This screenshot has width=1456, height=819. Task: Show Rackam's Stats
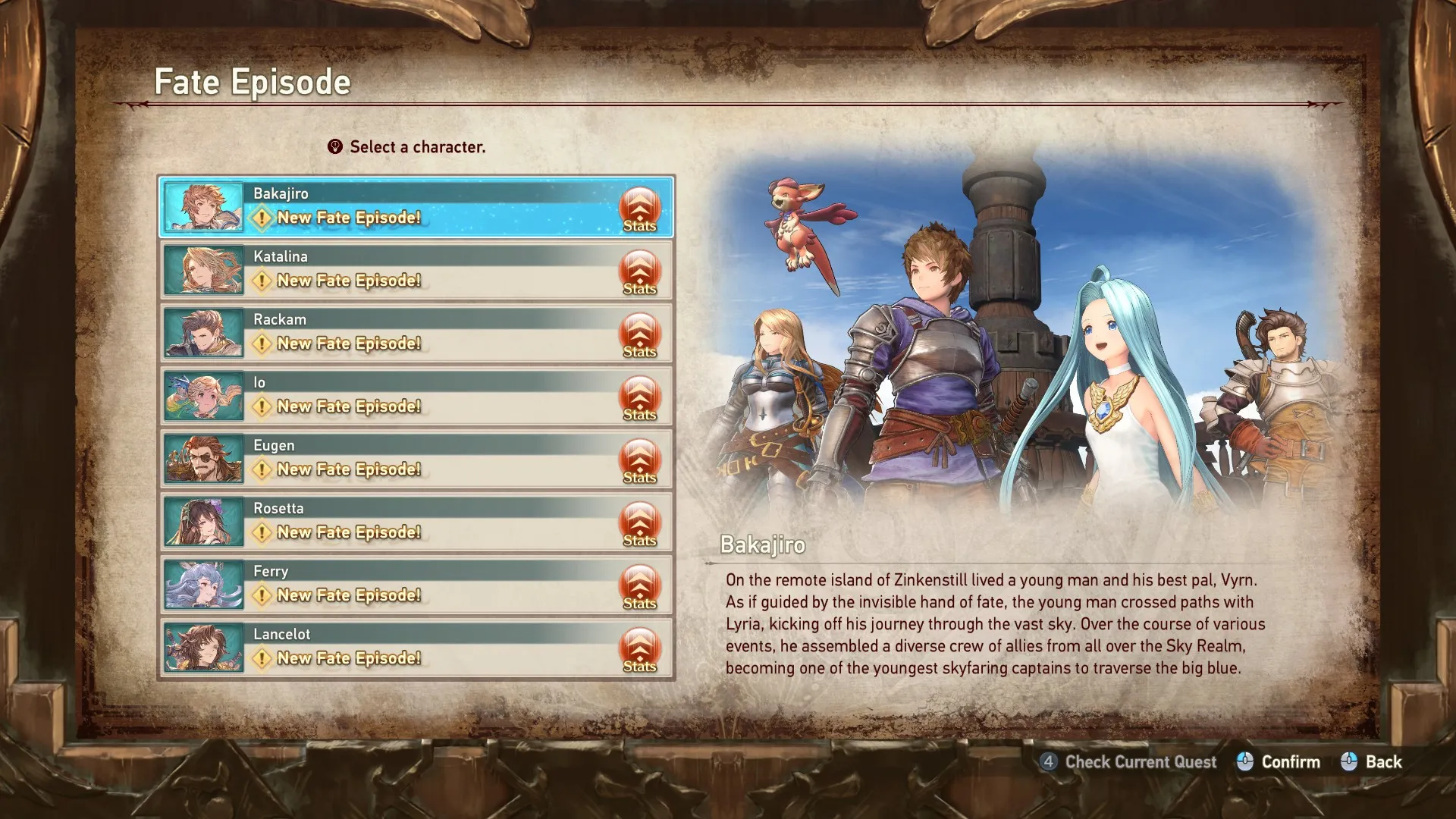pos(639,334)
